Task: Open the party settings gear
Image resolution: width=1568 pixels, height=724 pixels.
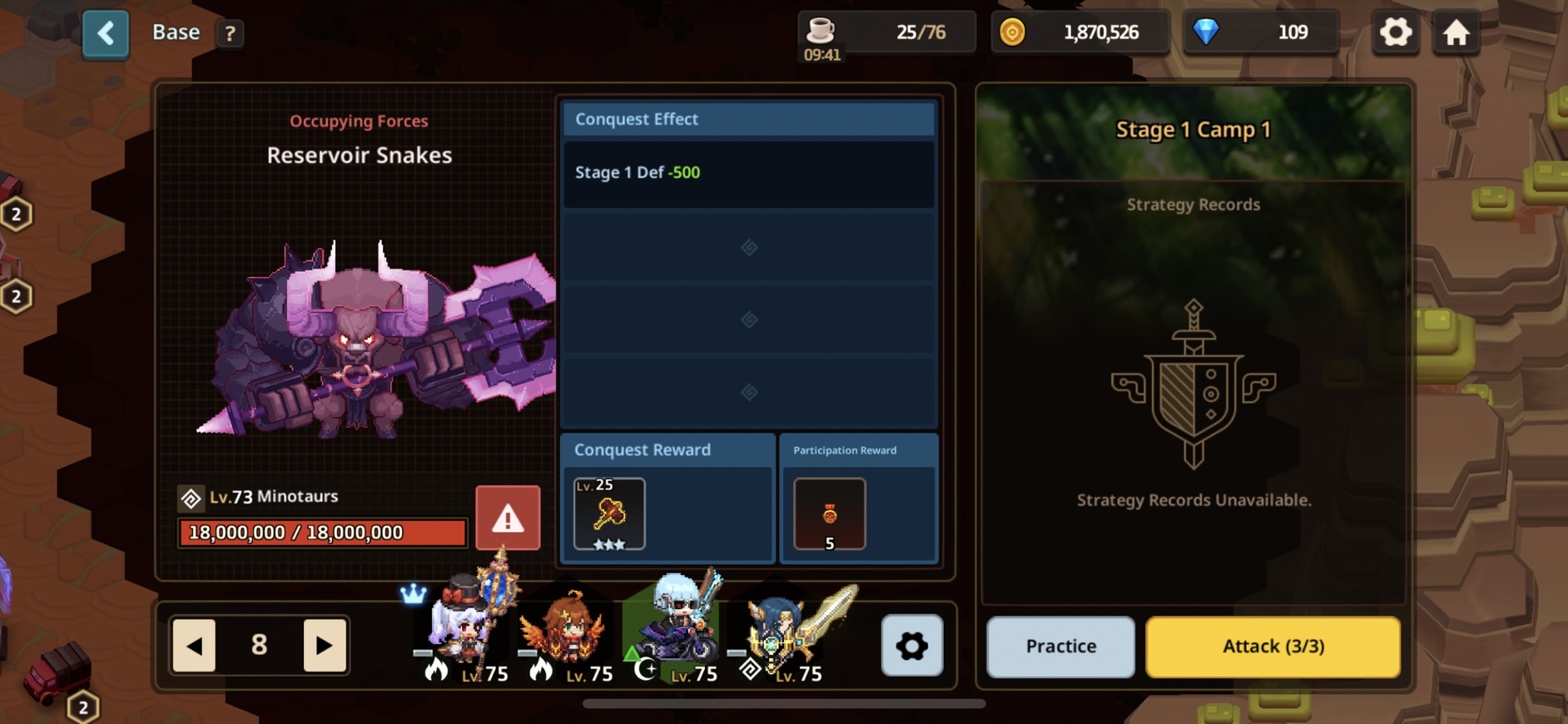Action: [x=911, y=645]
